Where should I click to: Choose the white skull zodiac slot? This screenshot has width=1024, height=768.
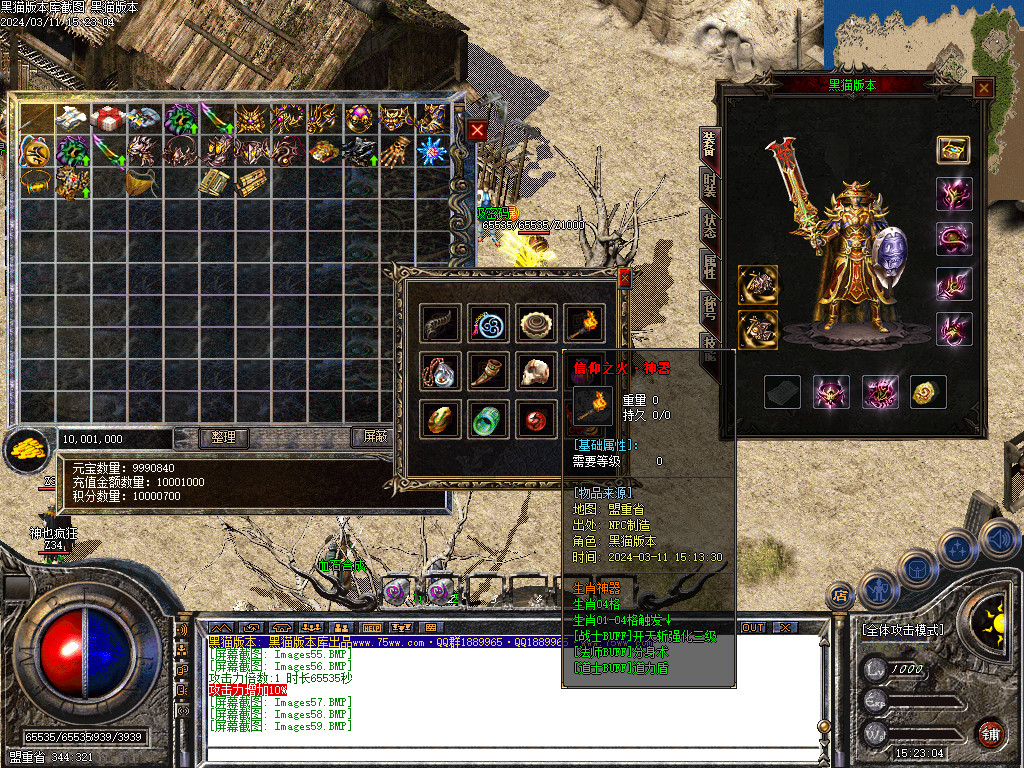[537, 371]
